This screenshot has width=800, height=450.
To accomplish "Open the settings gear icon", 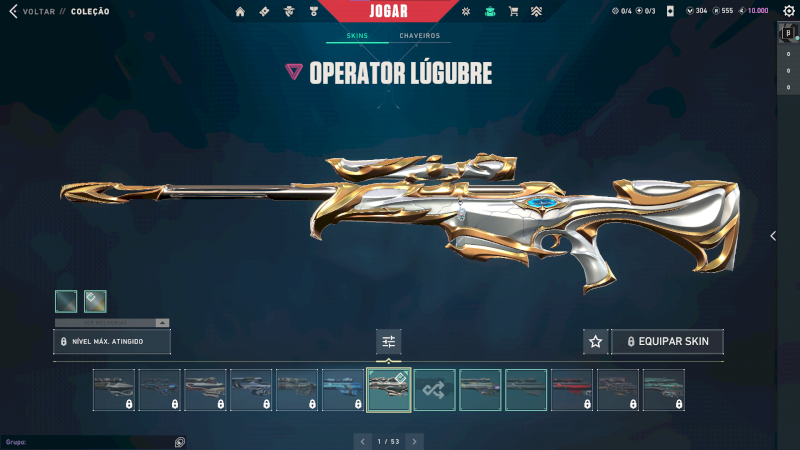I will pos(787,11).
